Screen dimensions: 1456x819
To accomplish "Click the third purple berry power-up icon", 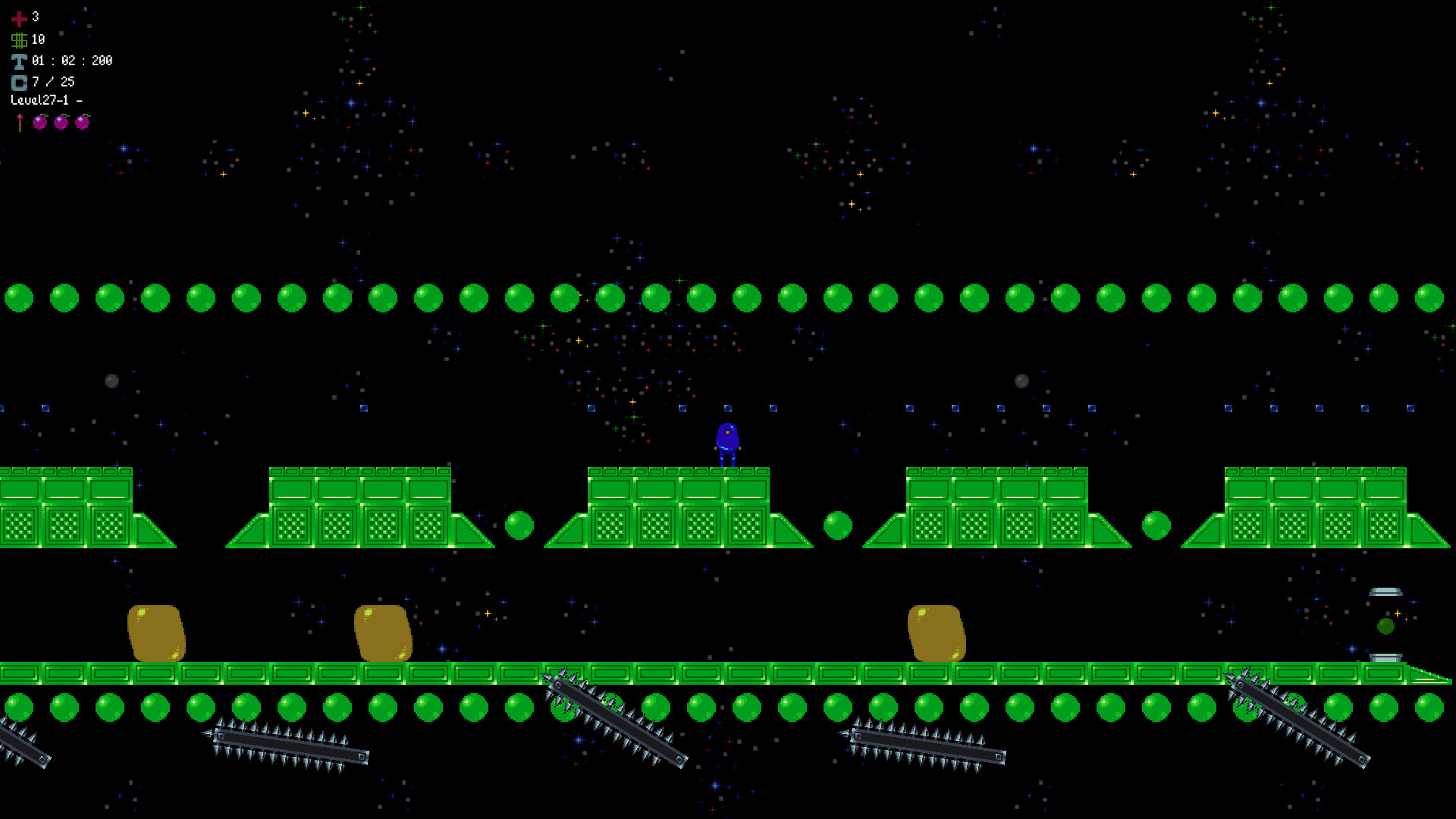I will [x=82, y=122].
